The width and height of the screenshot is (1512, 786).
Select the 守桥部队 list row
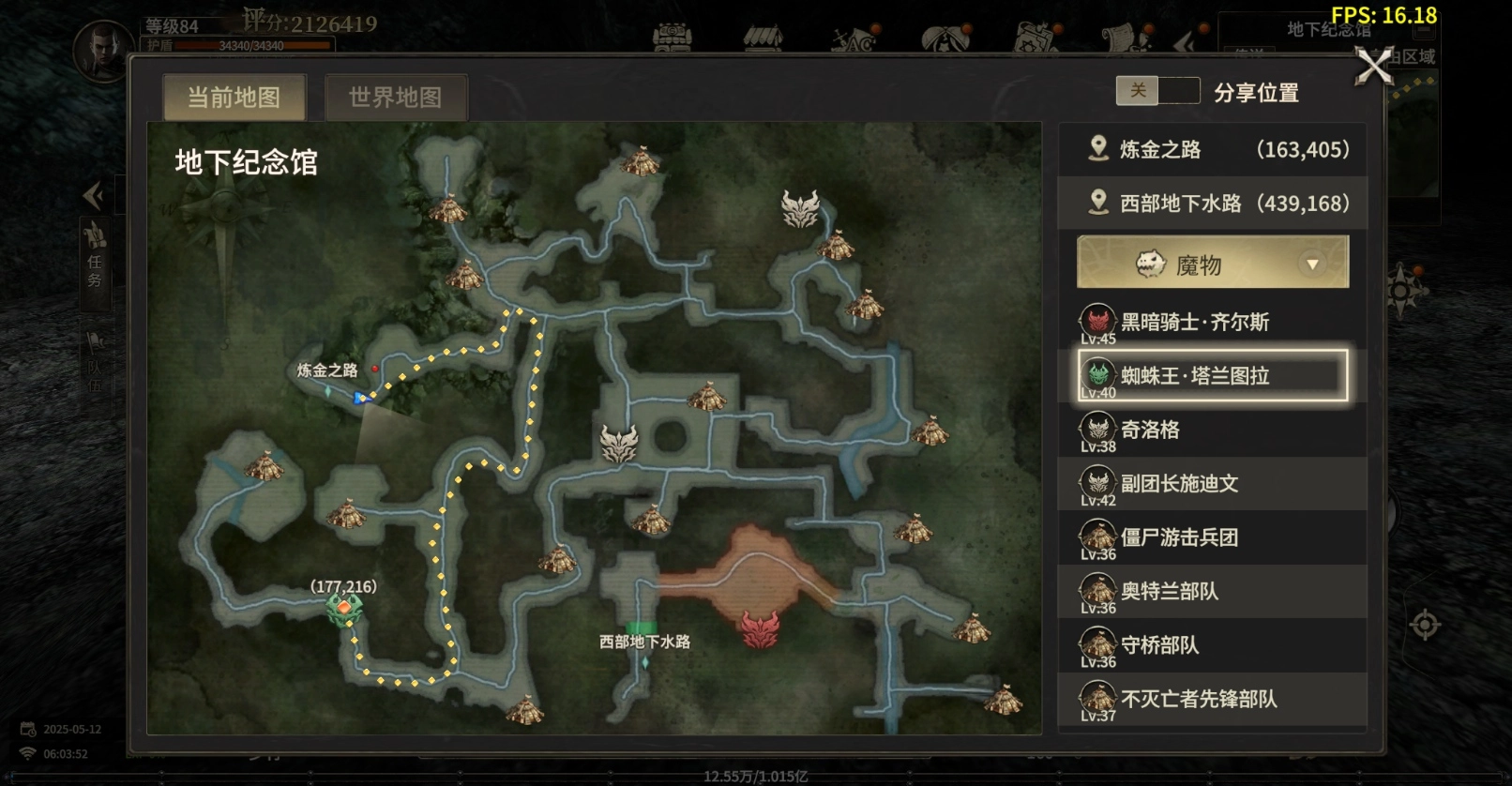click(x=1213, y=645)
